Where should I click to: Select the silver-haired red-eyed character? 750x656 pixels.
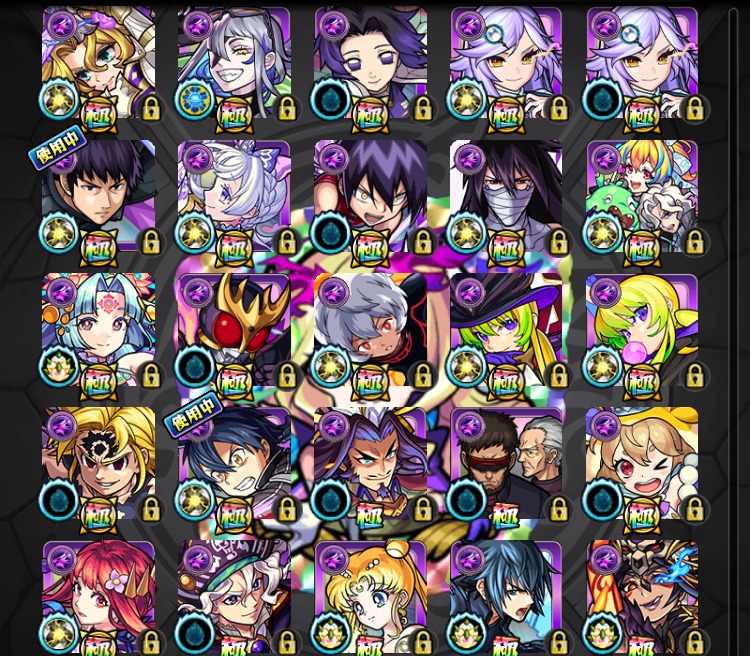point(370,330)
